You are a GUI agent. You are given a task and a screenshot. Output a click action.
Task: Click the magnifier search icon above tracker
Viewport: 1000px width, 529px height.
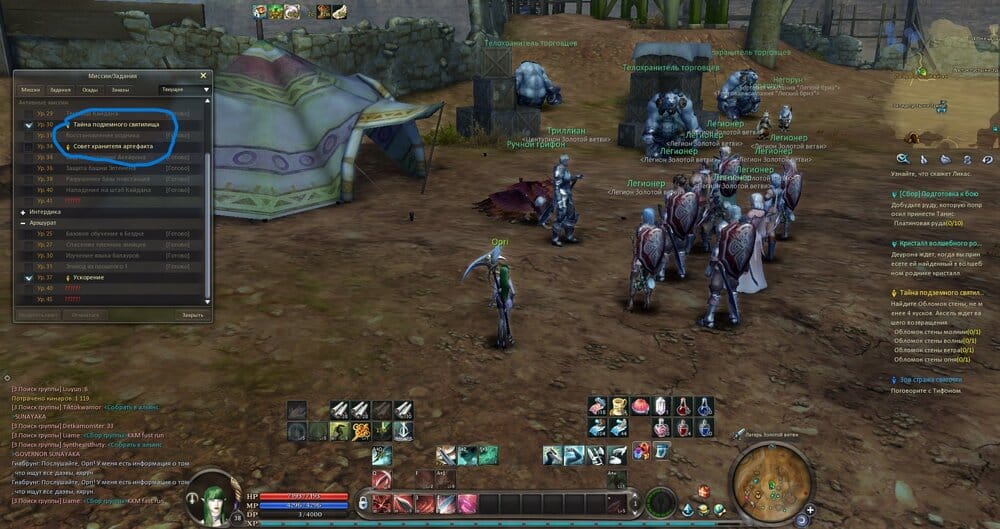[x=902, y=158]
